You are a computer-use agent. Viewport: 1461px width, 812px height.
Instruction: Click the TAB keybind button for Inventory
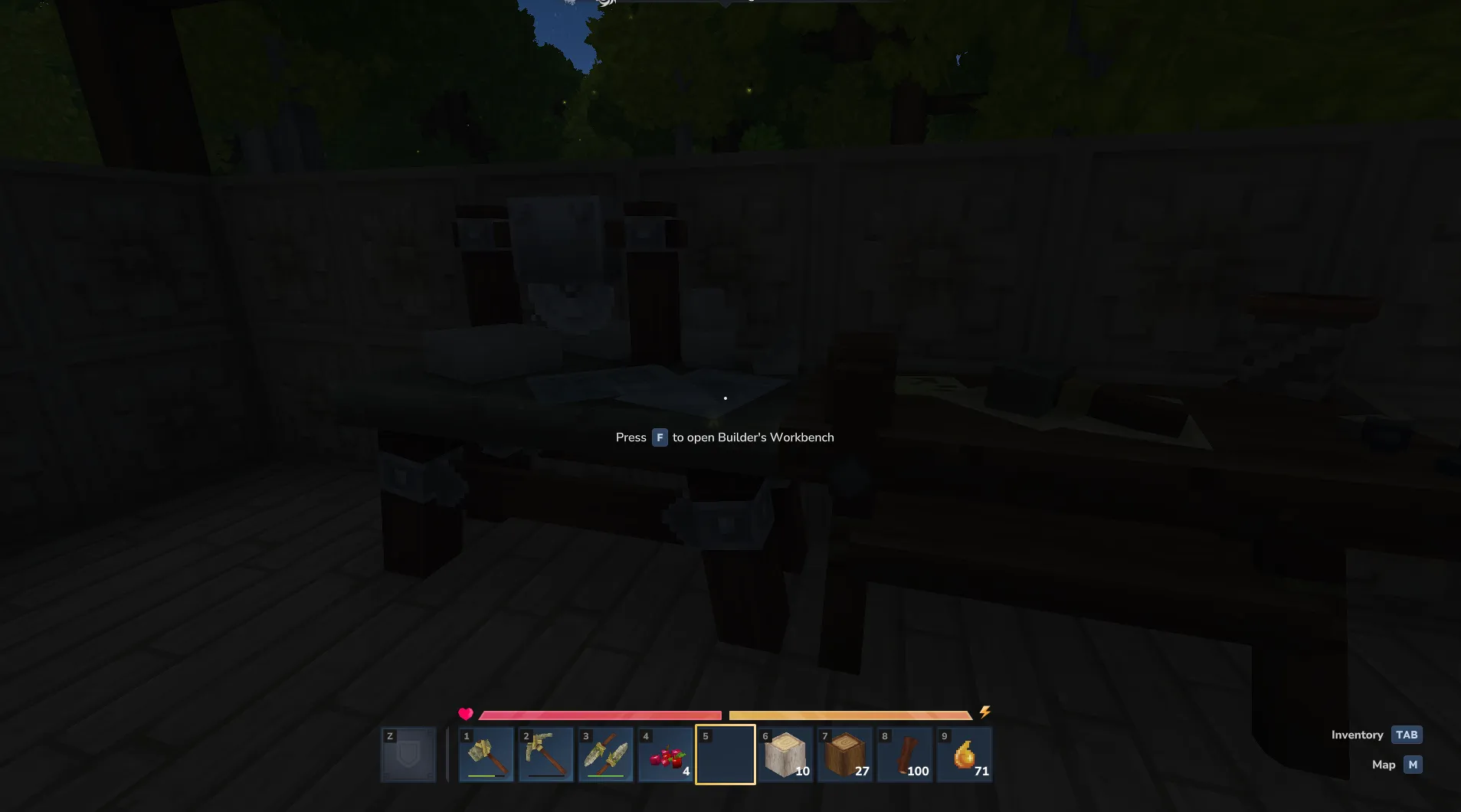[x=1405, y=734]
